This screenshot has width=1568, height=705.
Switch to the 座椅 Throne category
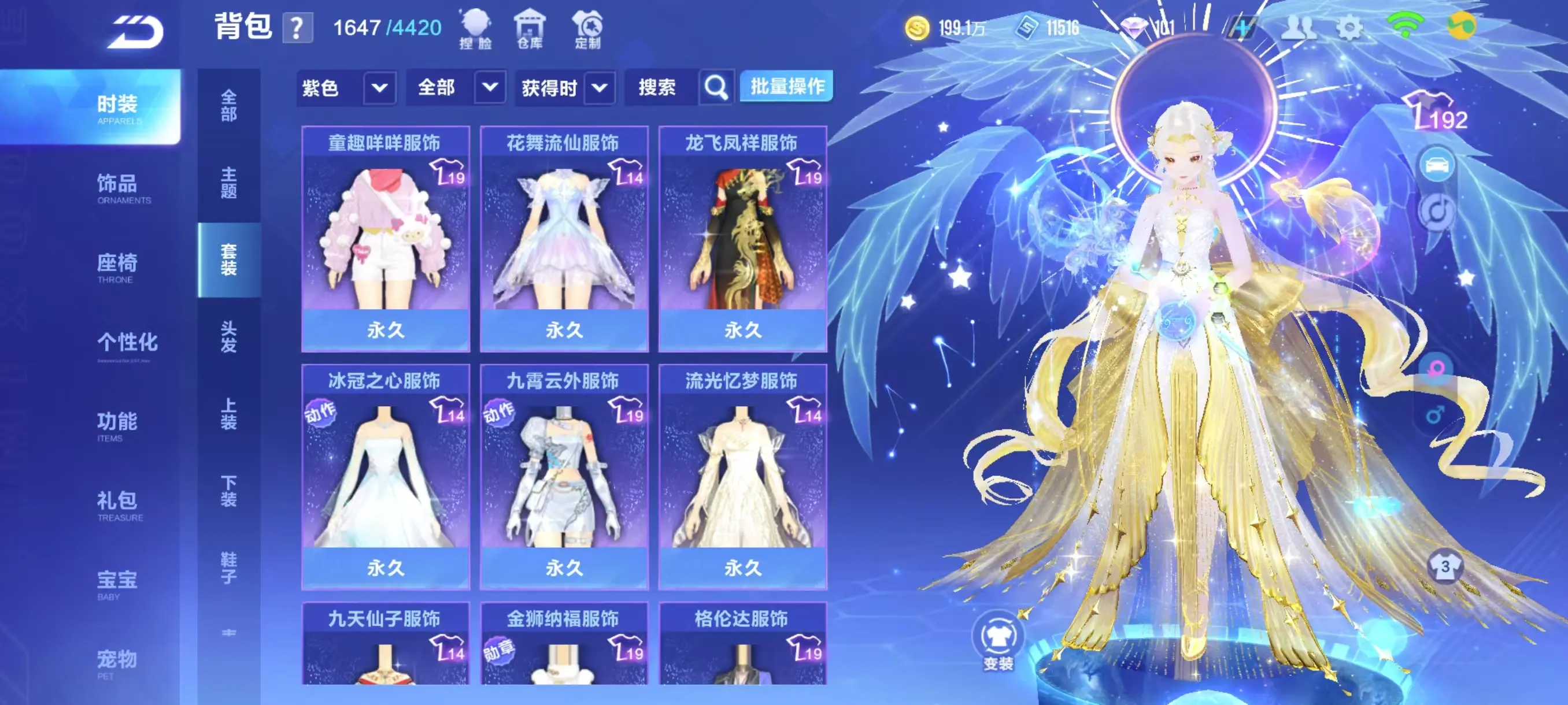(x=117, y=266)
